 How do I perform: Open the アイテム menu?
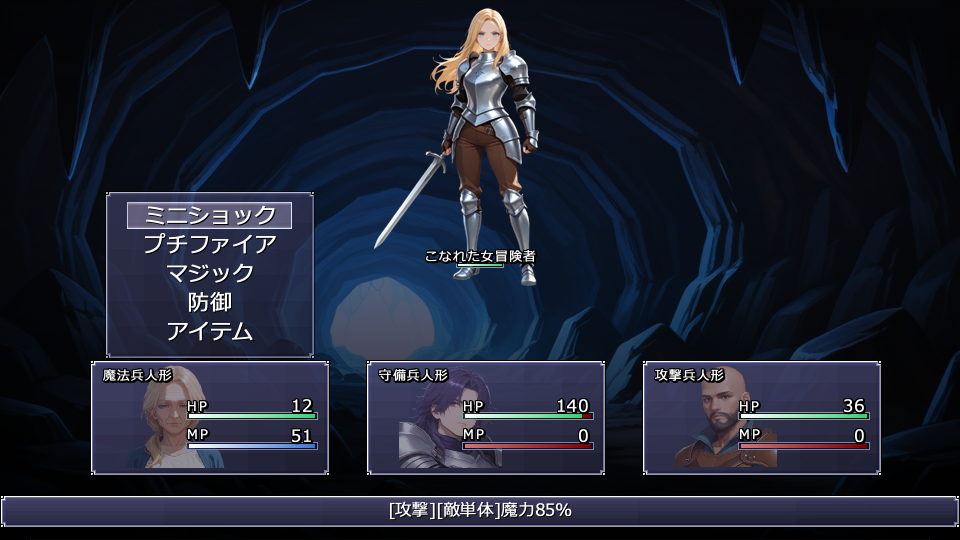[x=210, y=331]
